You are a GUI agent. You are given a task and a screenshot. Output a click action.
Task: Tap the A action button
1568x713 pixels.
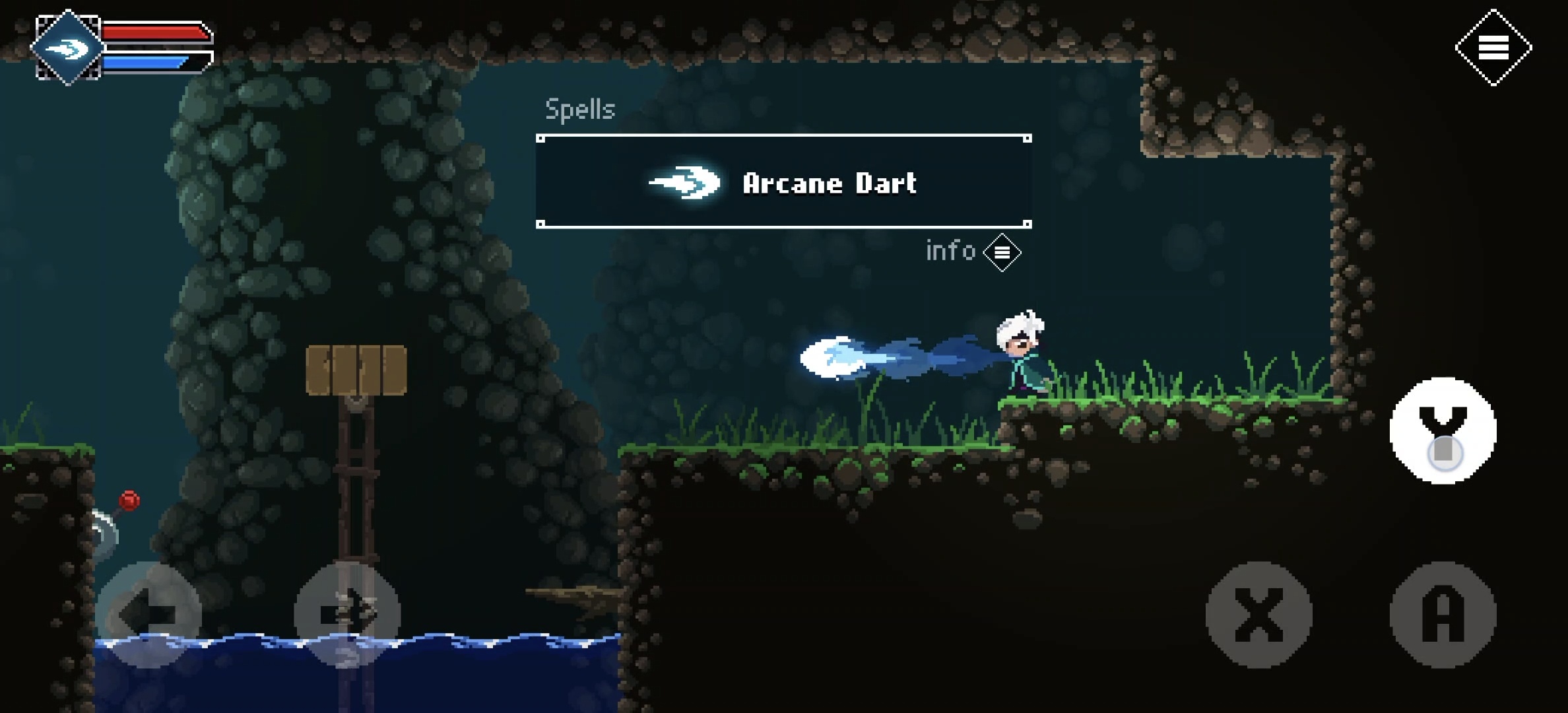(1443, 615)
